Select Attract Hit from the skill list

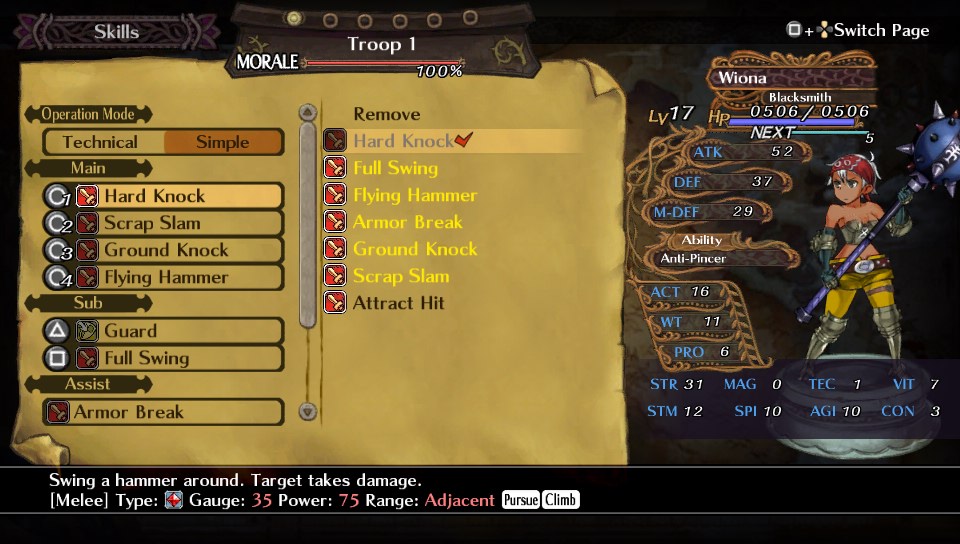pos(399,303)
